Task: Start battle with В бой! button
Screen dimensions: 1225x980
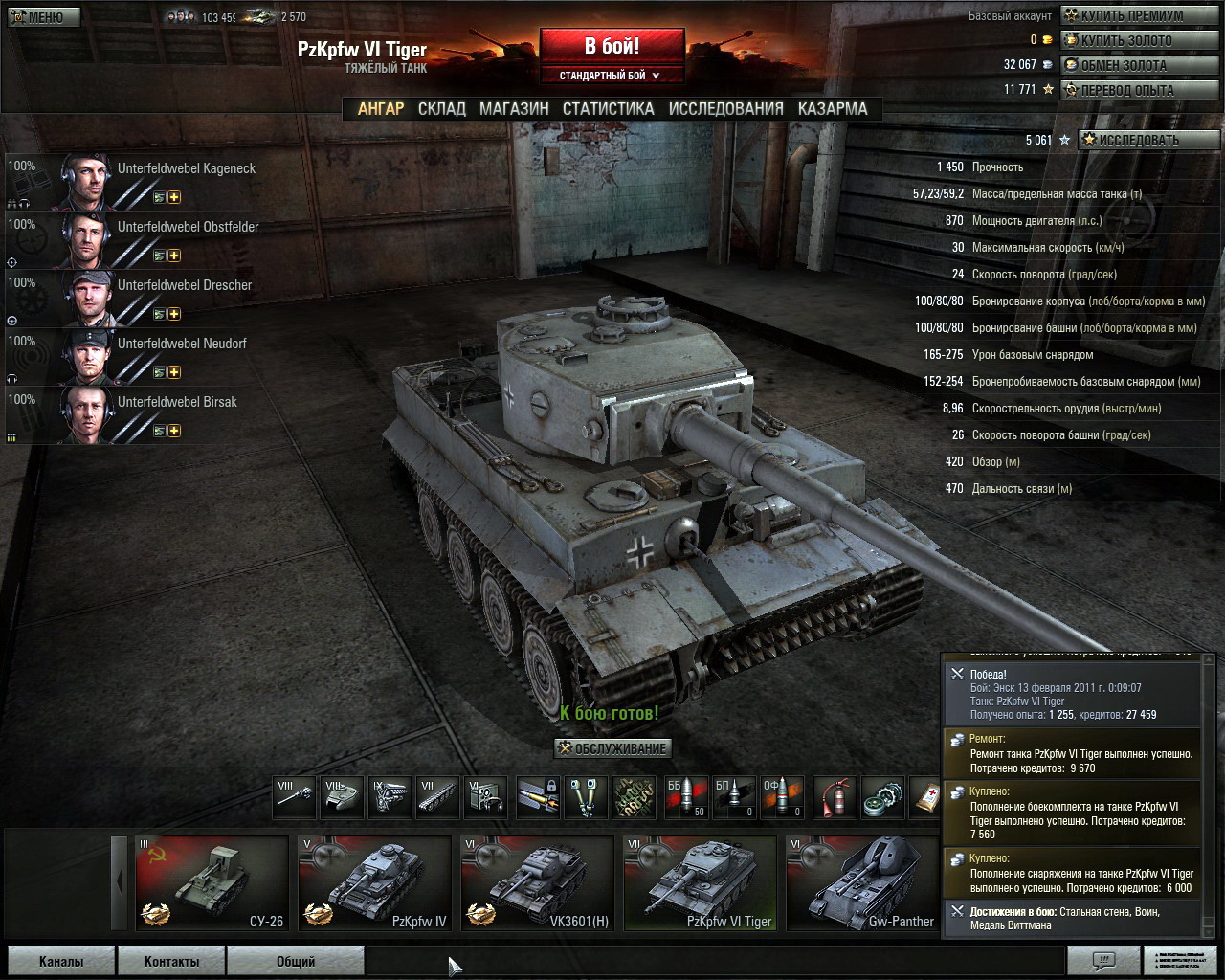Action: click(x=612, y=46)
